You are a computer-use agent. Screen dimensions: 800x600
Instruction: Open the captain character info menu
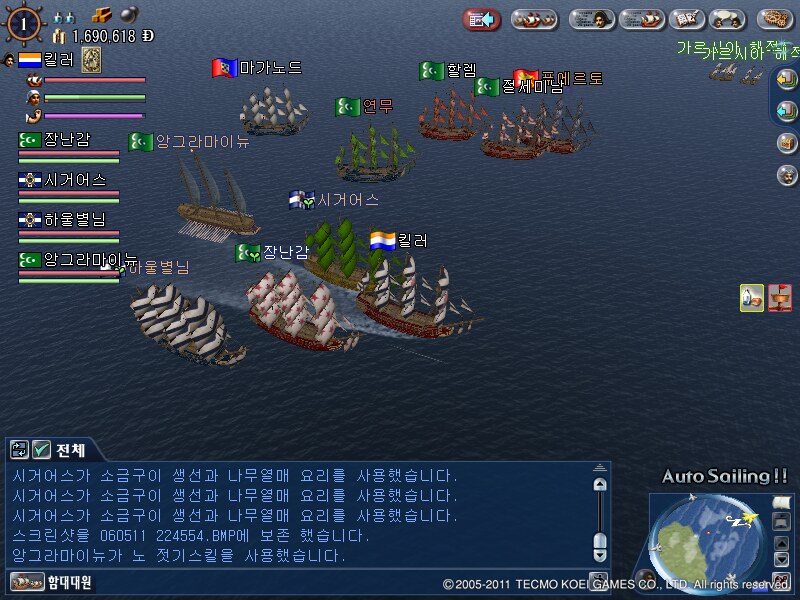point(592,19)
